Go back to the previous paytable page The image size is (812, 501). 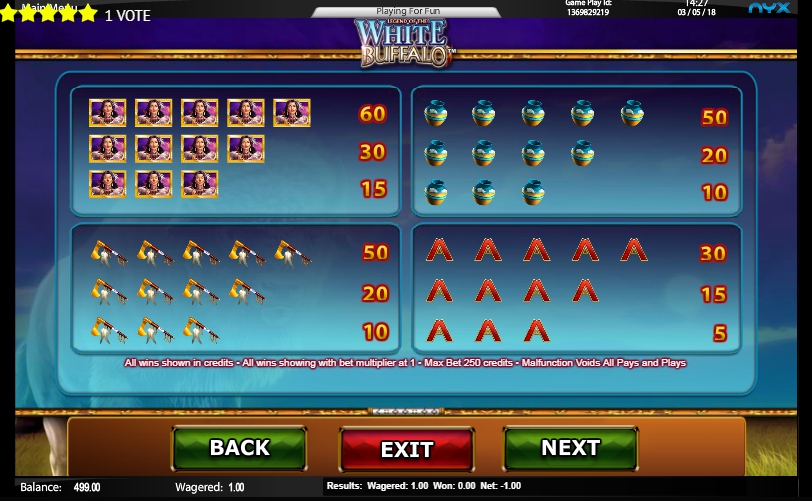click(239, 448)
